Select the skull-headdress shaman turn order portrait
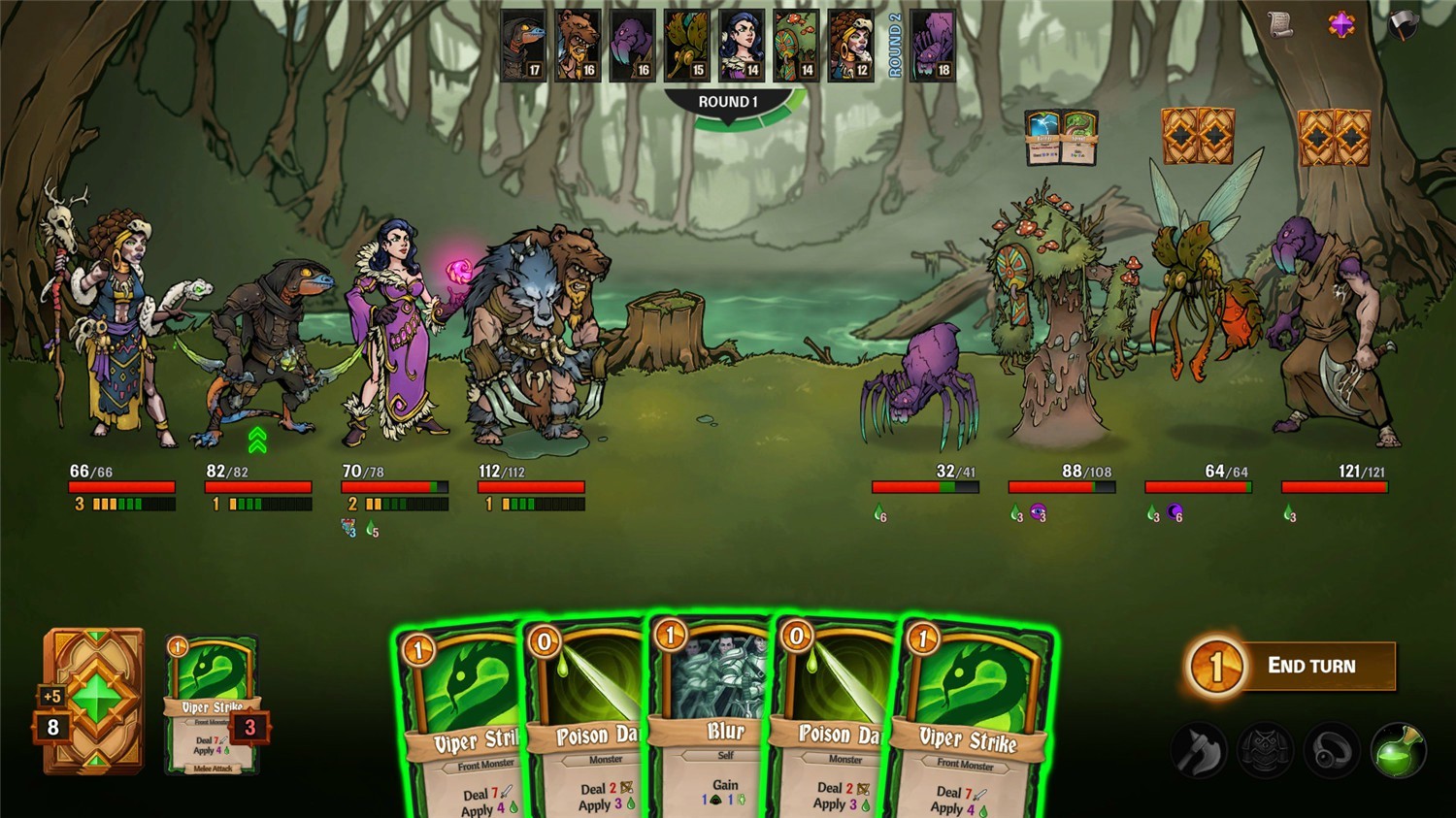Image resolution: width=1456 pixels, height=818 pixels. click(x=851, y=46)
